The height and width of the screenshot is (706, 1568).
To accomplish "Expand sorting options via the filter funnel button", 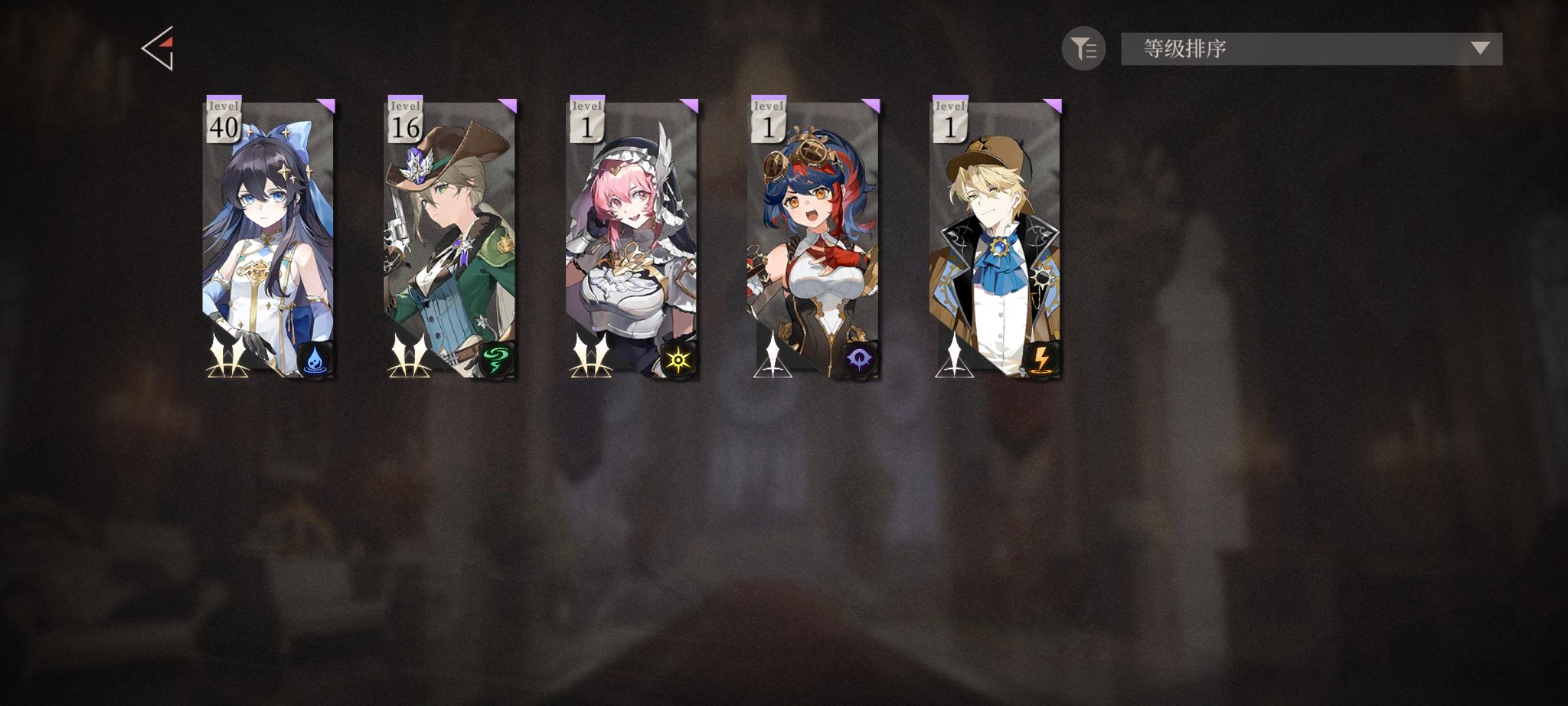I will 1083,49.
